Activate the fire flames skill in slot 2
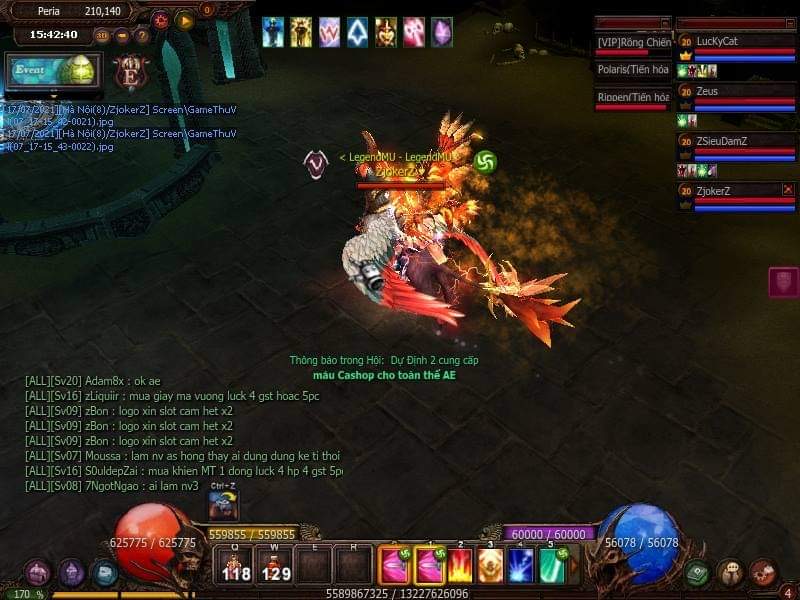Viewport: 800px width, 600px height. (460, 566)
